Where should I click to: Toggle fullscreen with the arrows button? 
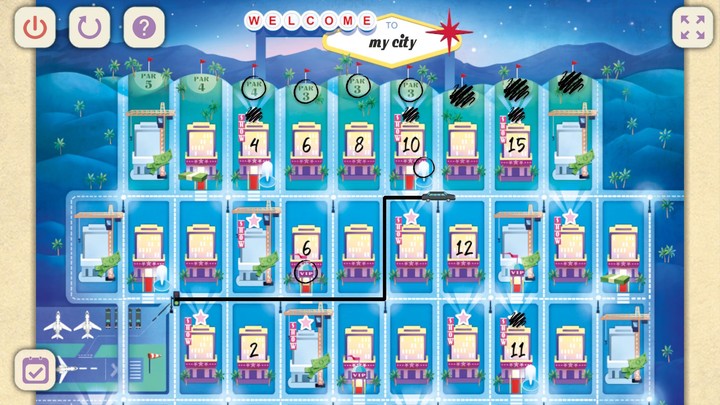coord(692,27)
